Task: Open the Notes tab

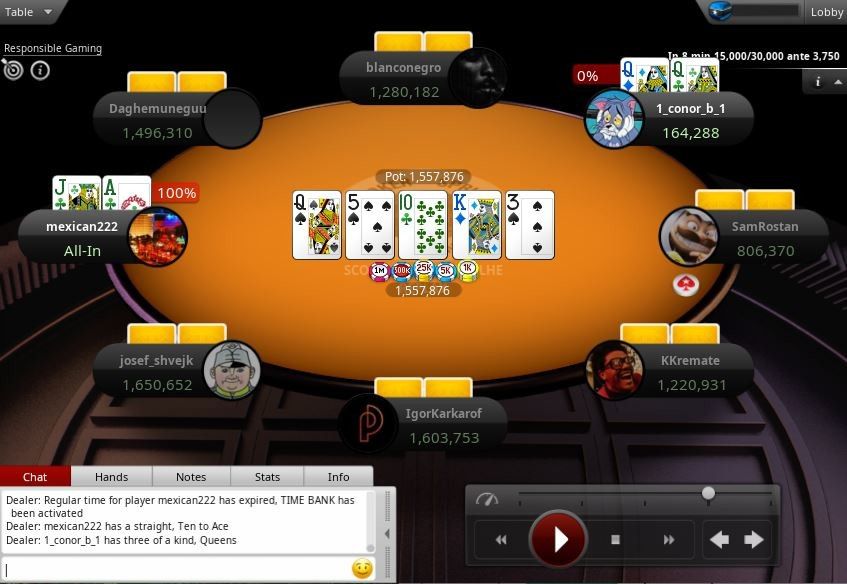Action: (190, 477)
